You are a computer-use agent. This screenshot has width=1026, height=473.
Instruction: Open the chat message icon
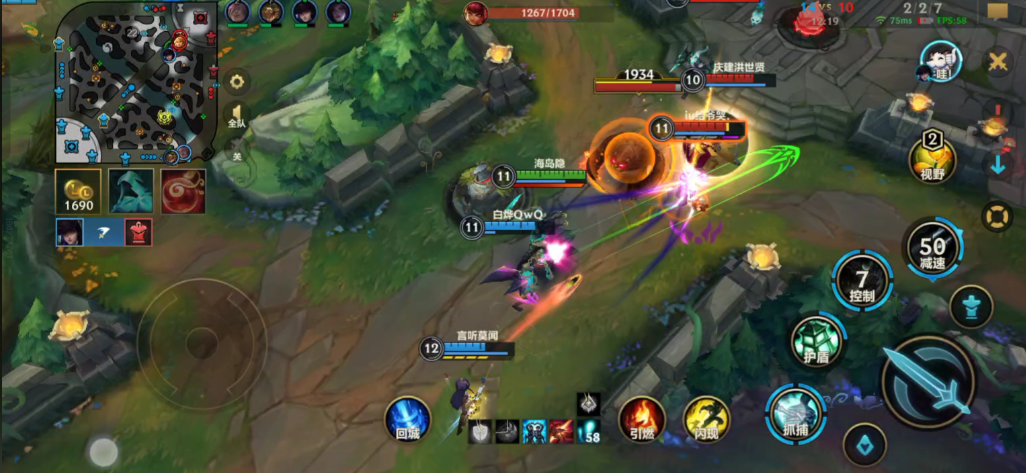[997, 12]
